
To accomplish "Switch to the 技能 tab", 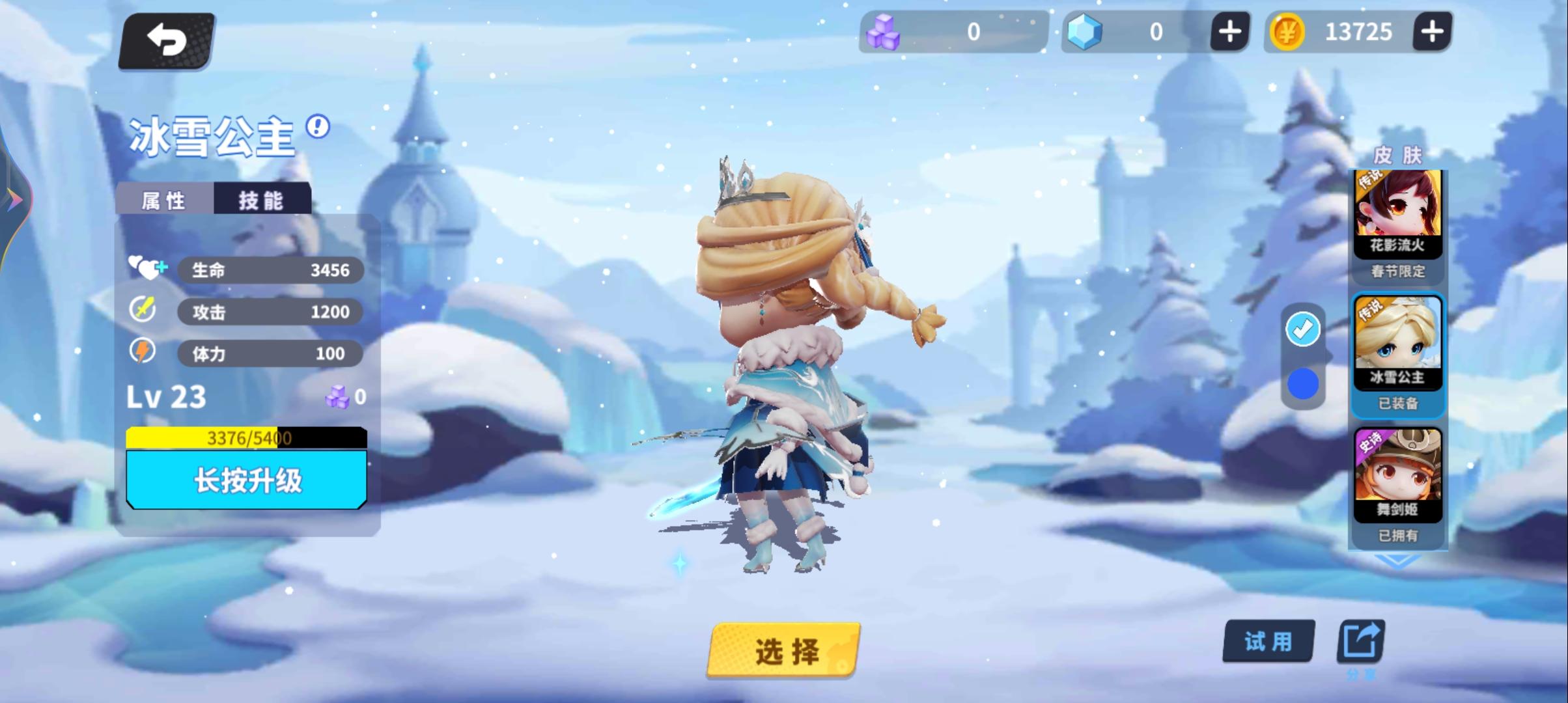I will coord(263,200).
